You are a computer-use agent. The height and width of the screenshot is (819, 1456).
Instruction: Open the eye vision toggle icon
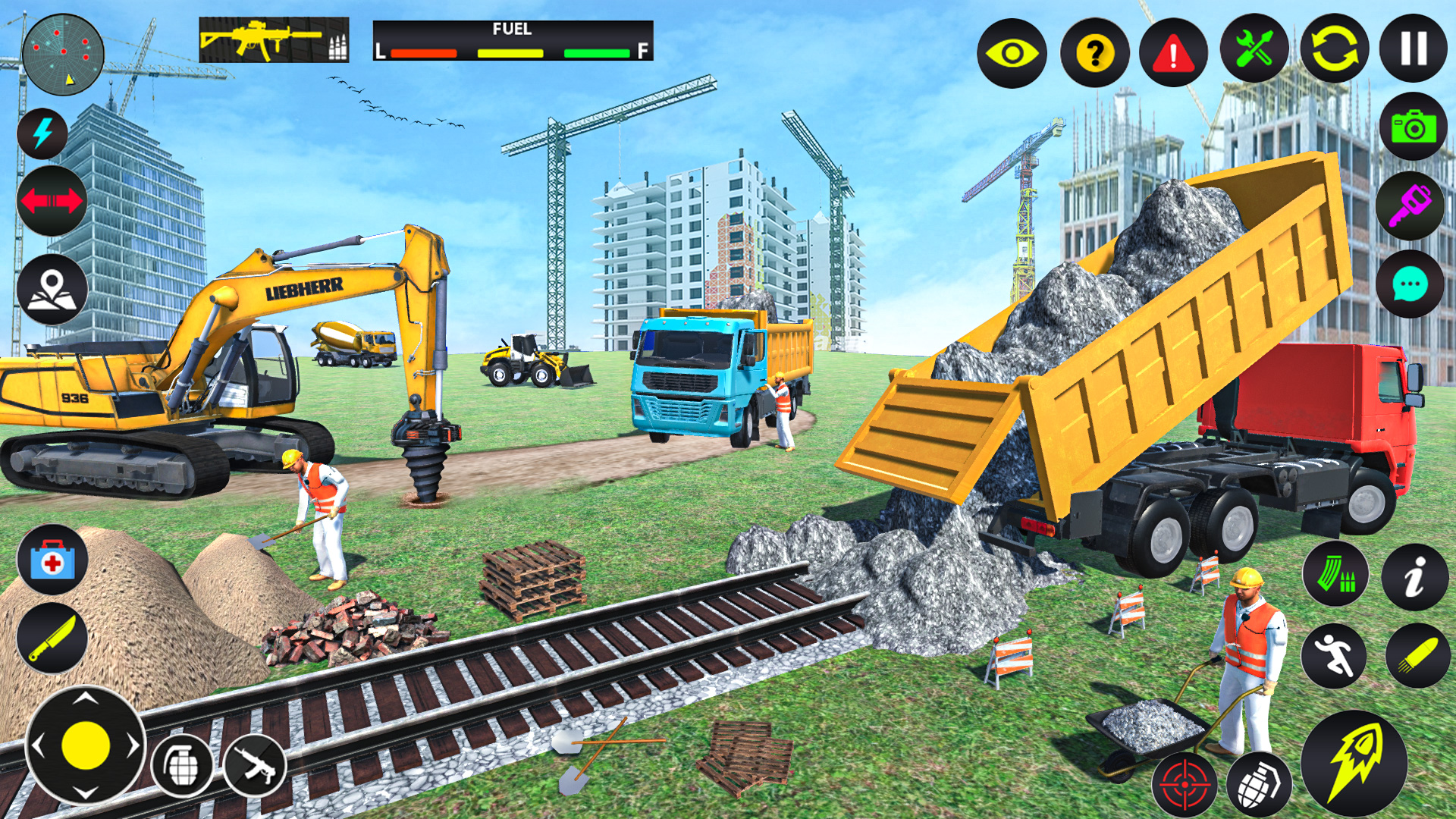coord(1015,53)
